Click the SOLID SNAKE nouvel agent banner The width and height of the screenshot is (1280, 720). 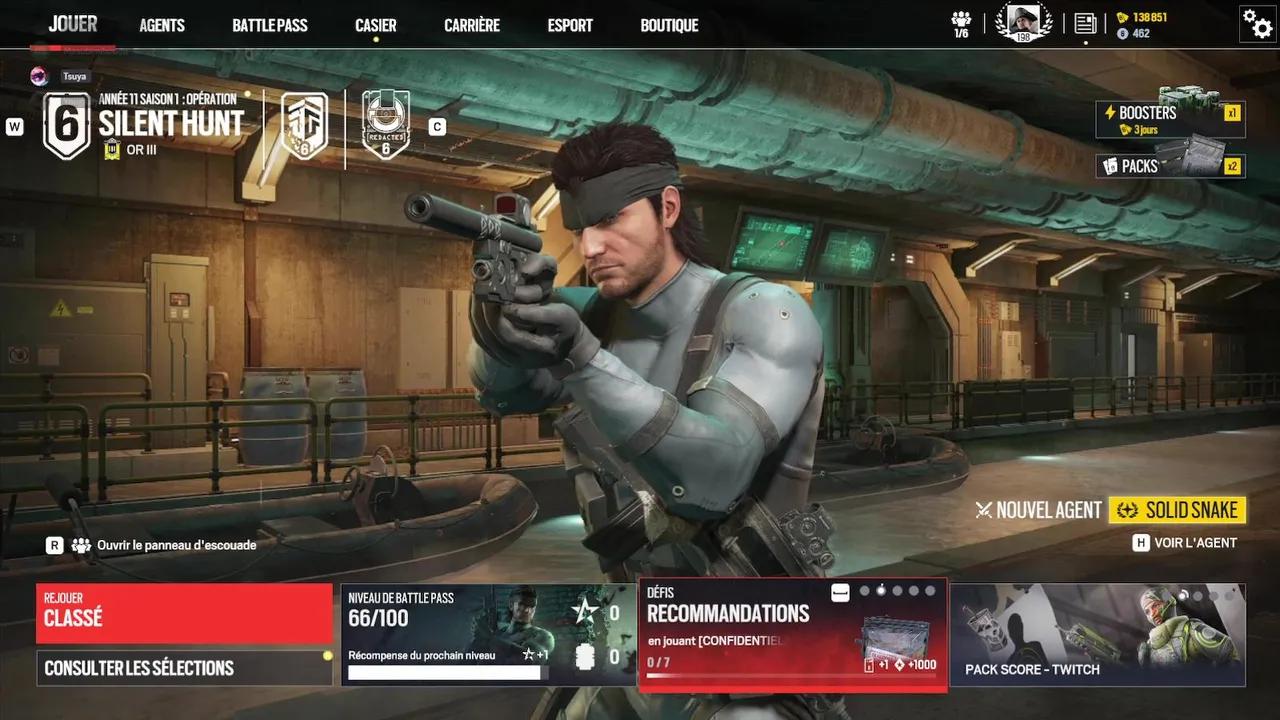(1178, 510)
